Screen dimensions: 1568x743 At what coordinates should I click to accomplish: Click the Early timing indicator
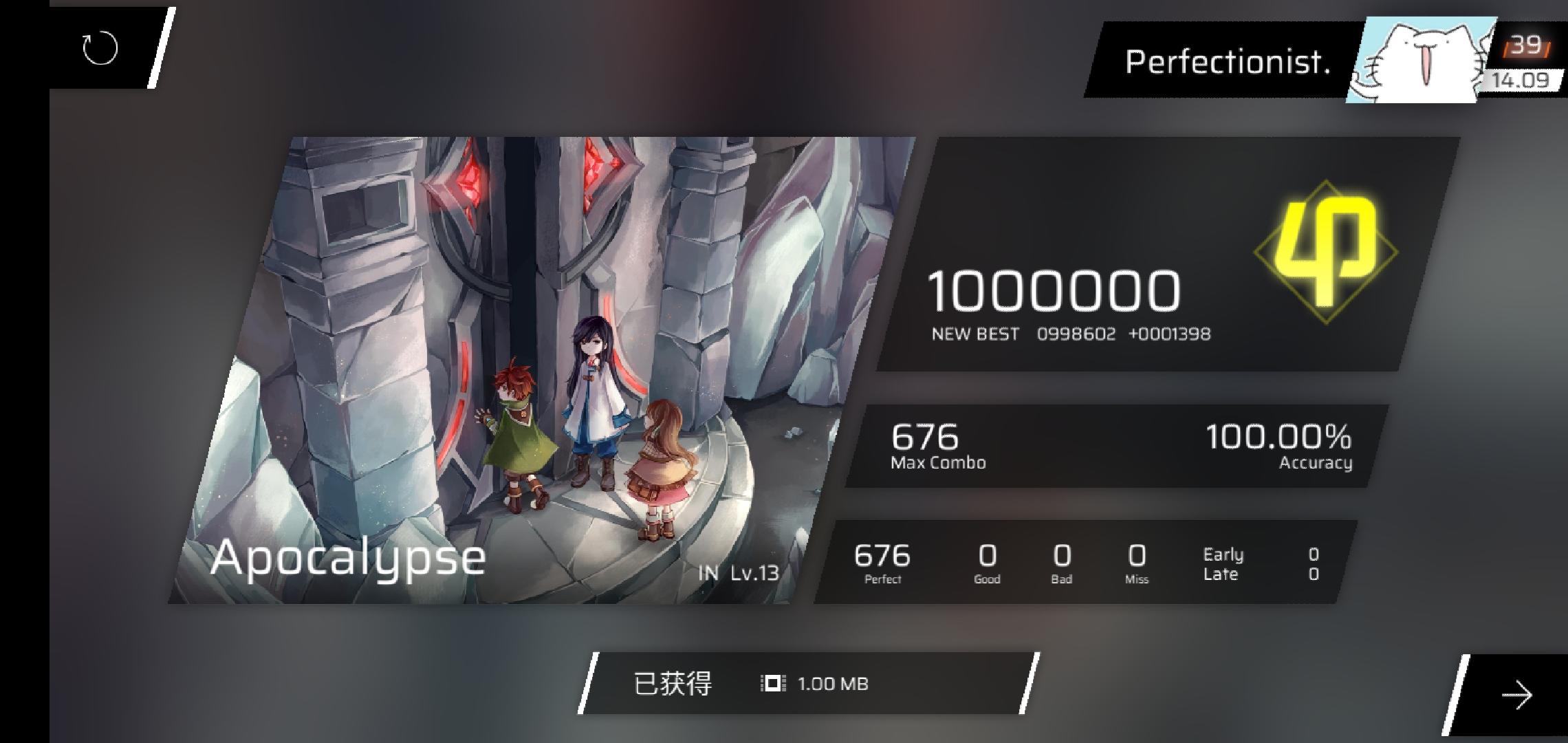tap(1223, 554)
